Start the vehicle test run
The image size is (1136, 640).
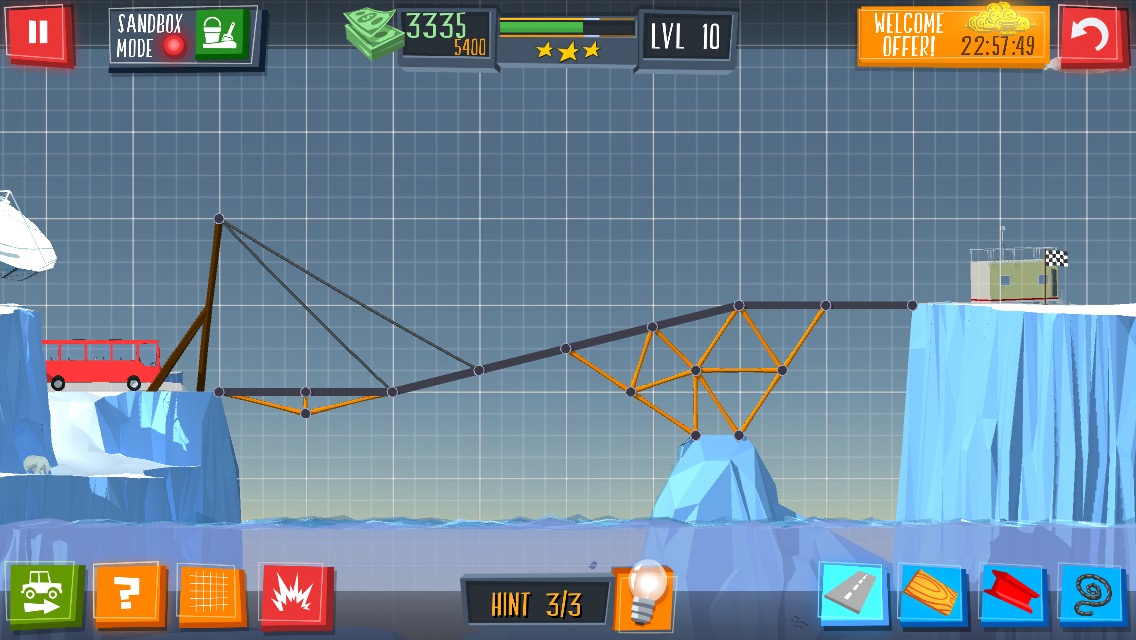[42, 595]
